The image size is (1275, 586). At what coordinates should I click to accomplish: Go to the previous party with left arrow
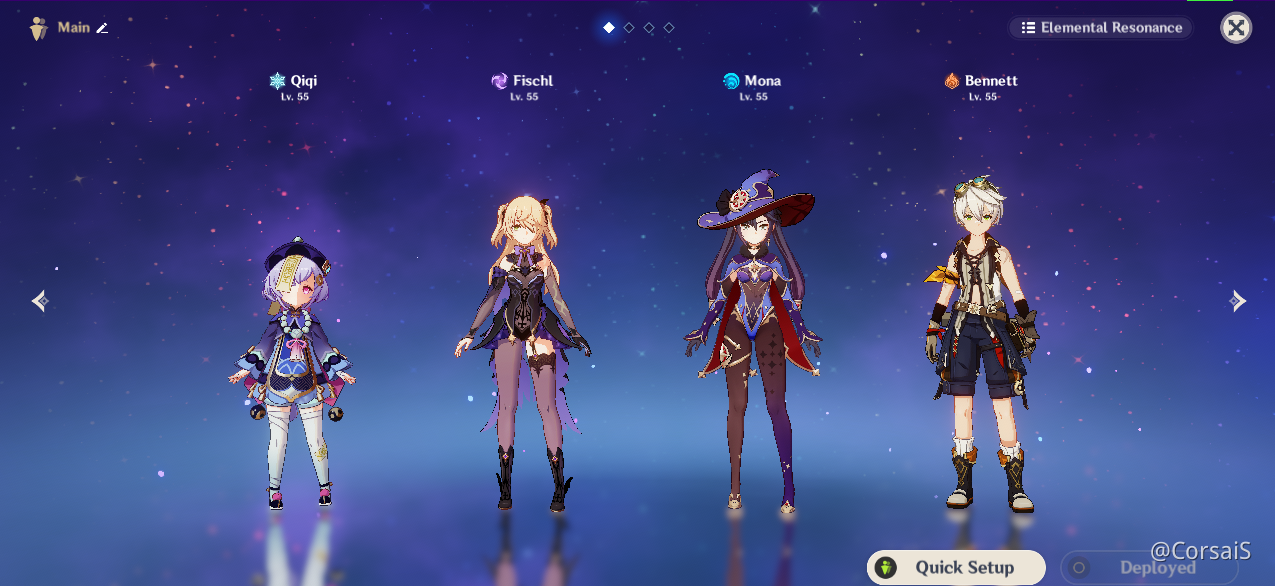39,301
